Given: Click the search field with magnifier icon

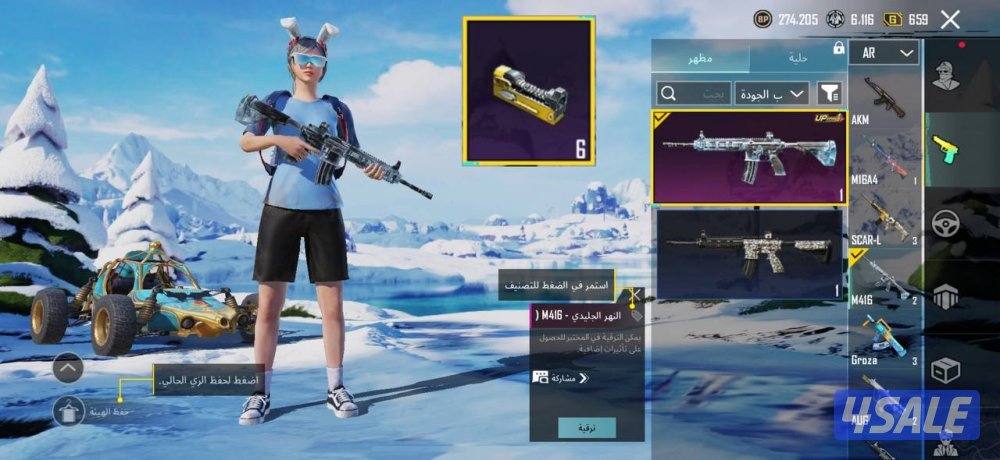Looking at the screenshot, I should click(691, 93).
